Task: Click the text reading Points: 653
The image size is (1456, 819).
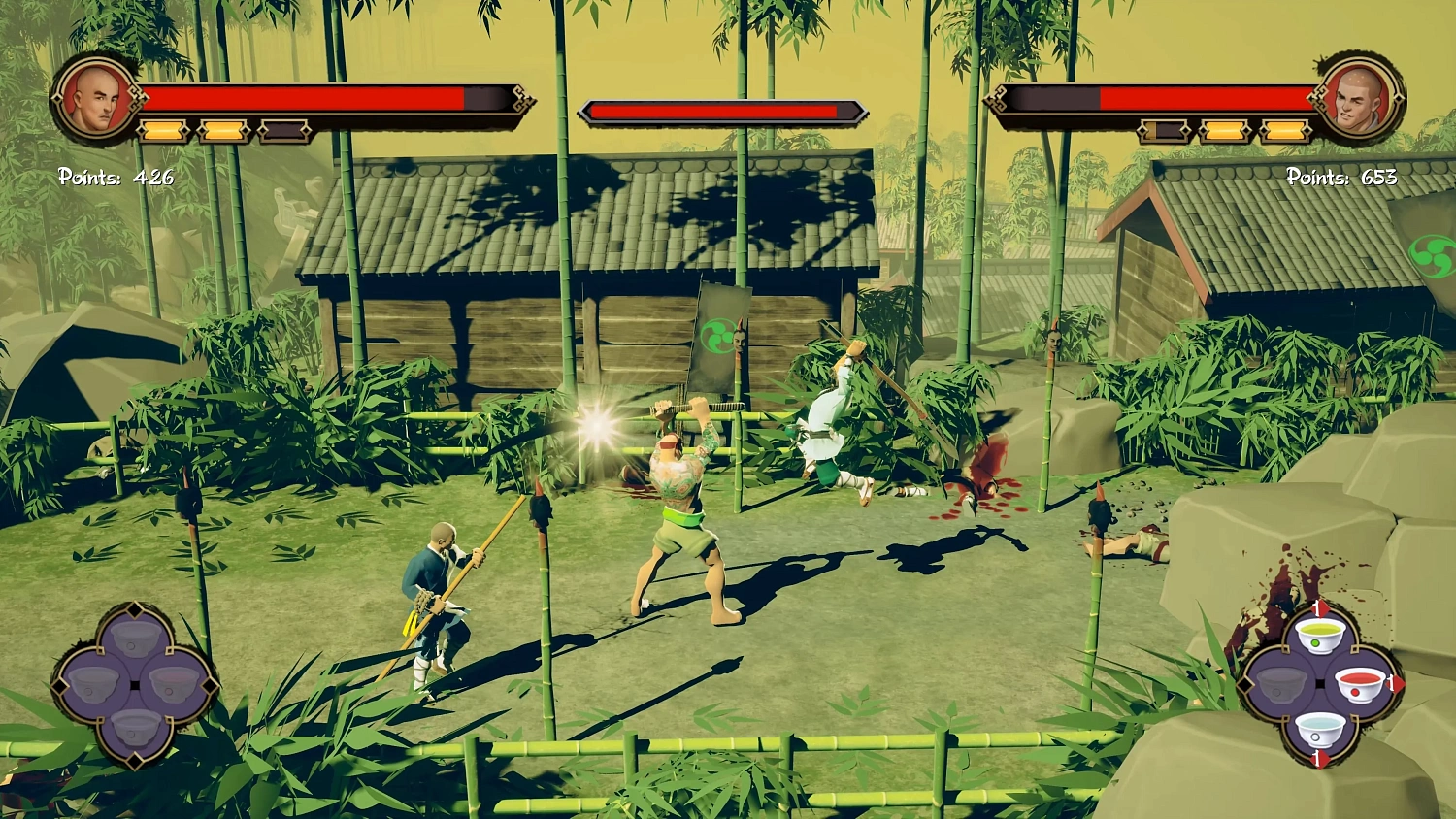Action: tap(1340, 179)
